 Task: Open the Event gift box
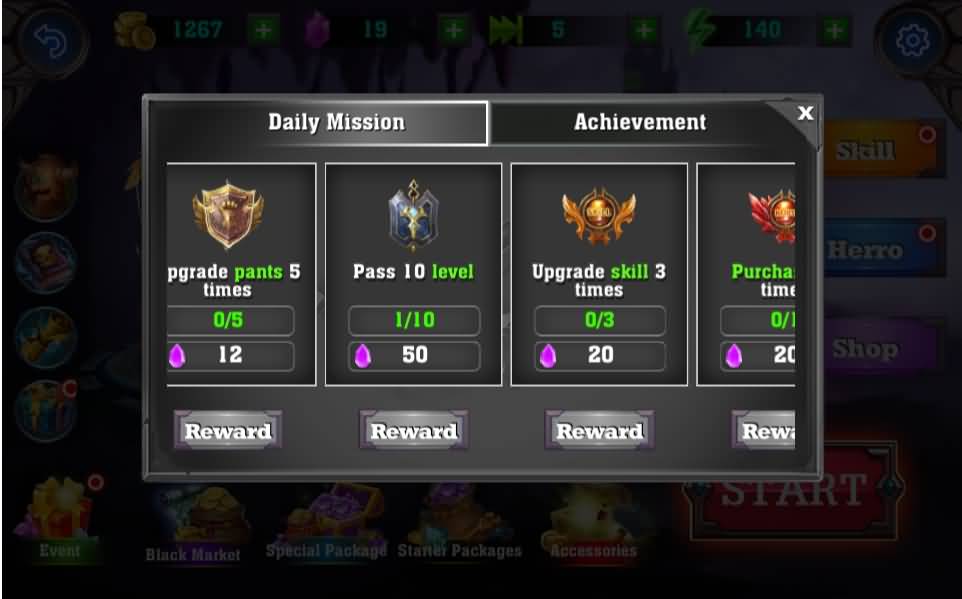point(61,518)
